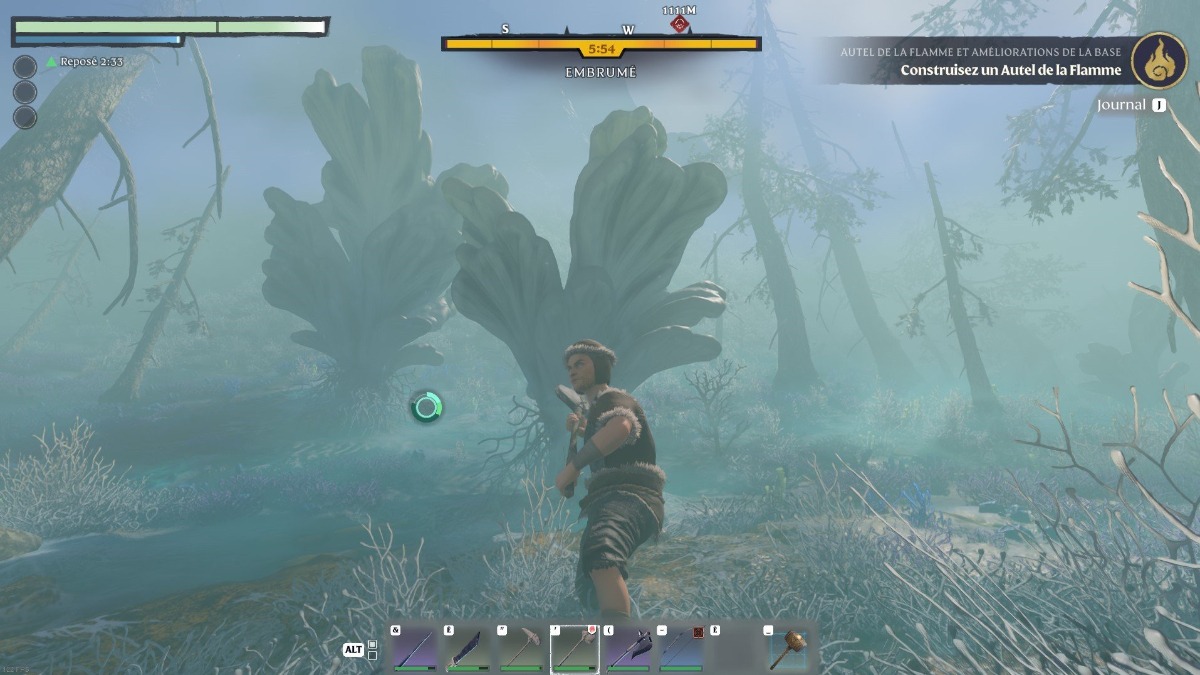Click the Reposé rested buff indicator
The image size is (1200, 675).
[x=84, y=62]
